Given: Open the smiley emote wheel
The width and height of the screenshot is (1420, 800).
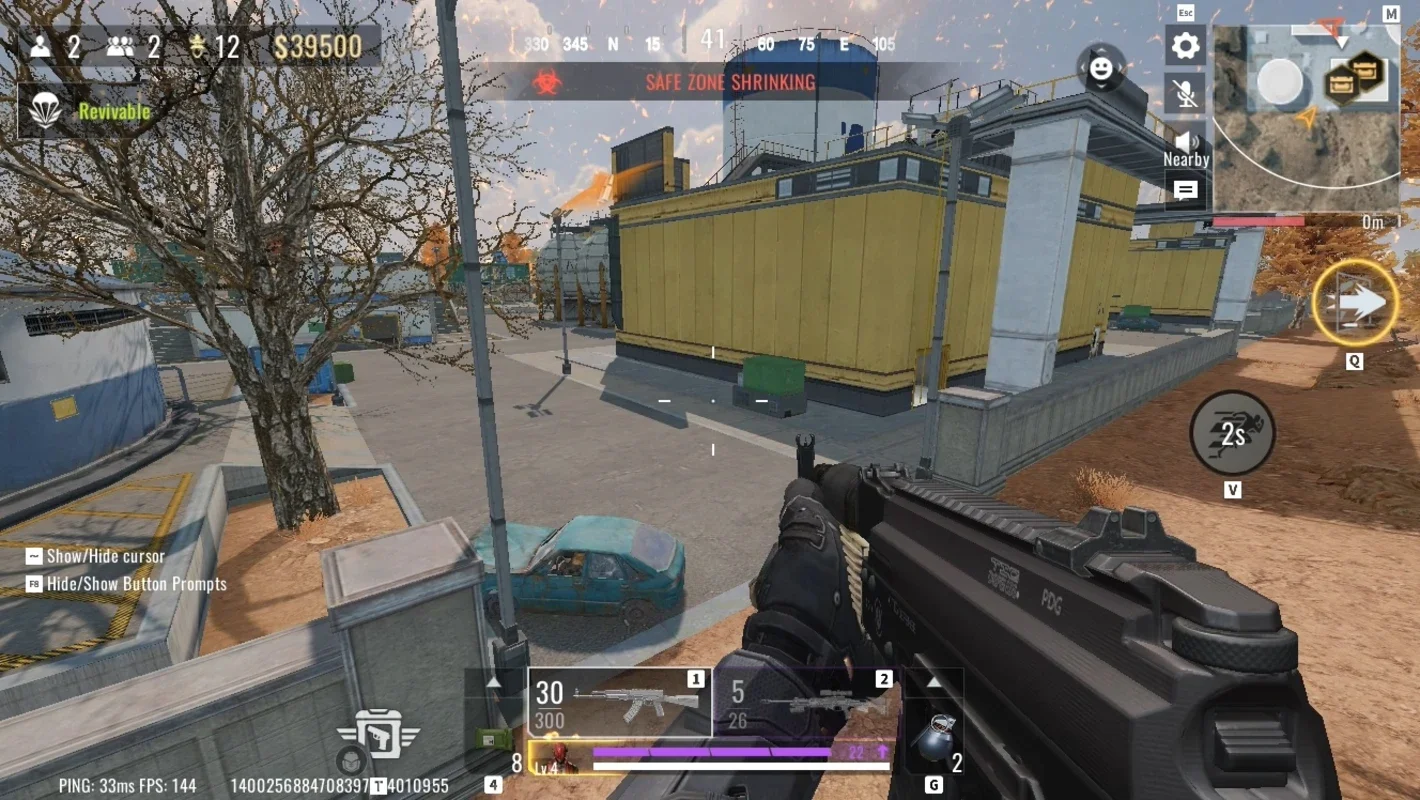Looking at the screenshot, I should point(1100,68).
